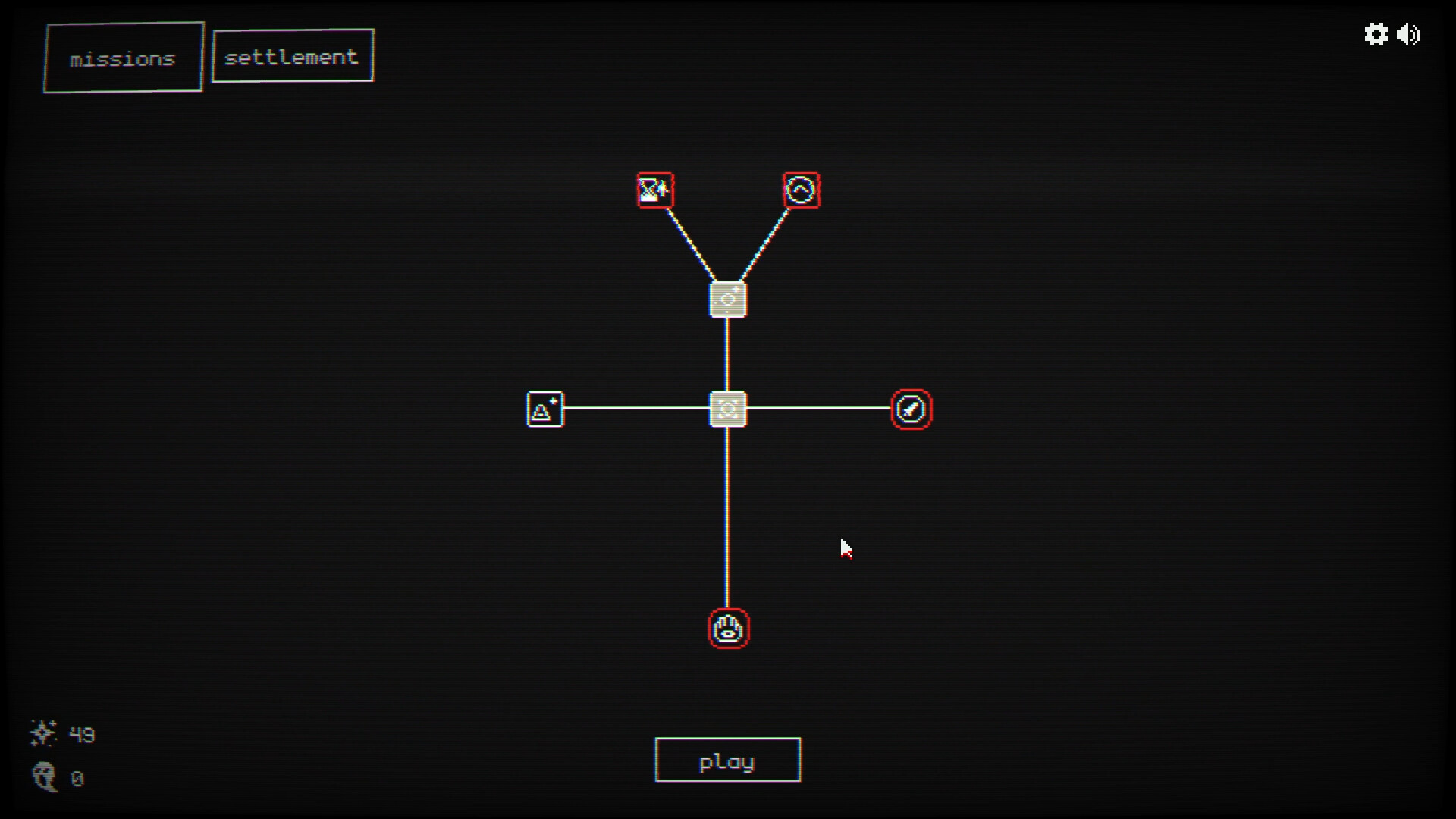Select the central gear node on the cross
1456x819 pixels.
pyautogui.click(x=727, y=409)
